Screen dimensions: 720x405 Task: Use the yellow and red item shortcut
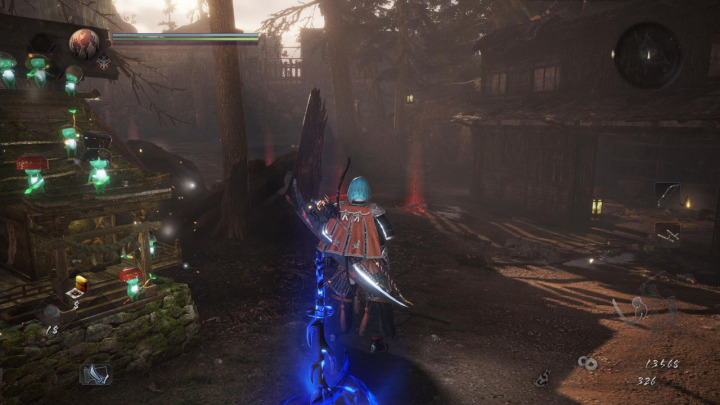tap(78, 285)
